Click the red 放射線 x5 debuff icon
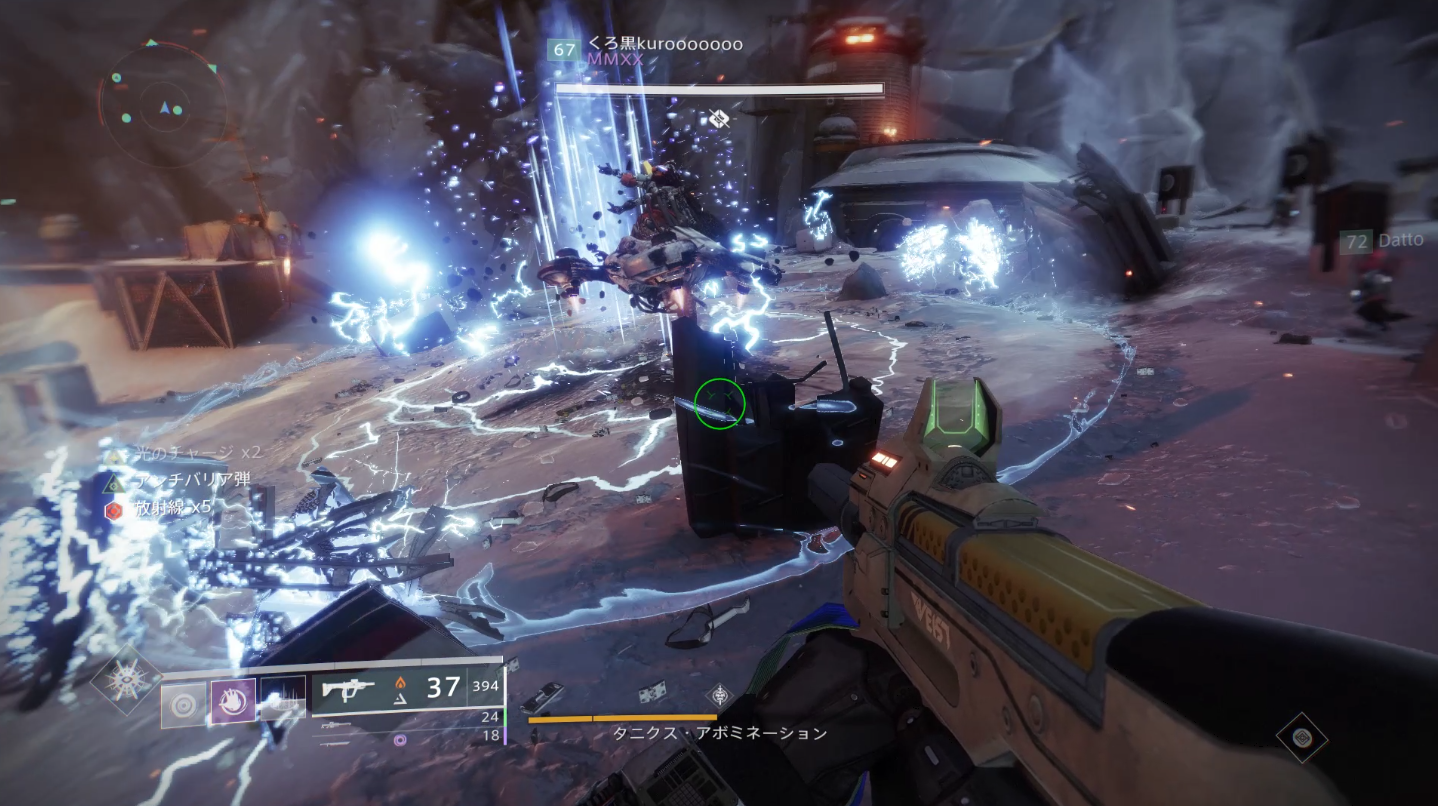 point(113,508)
